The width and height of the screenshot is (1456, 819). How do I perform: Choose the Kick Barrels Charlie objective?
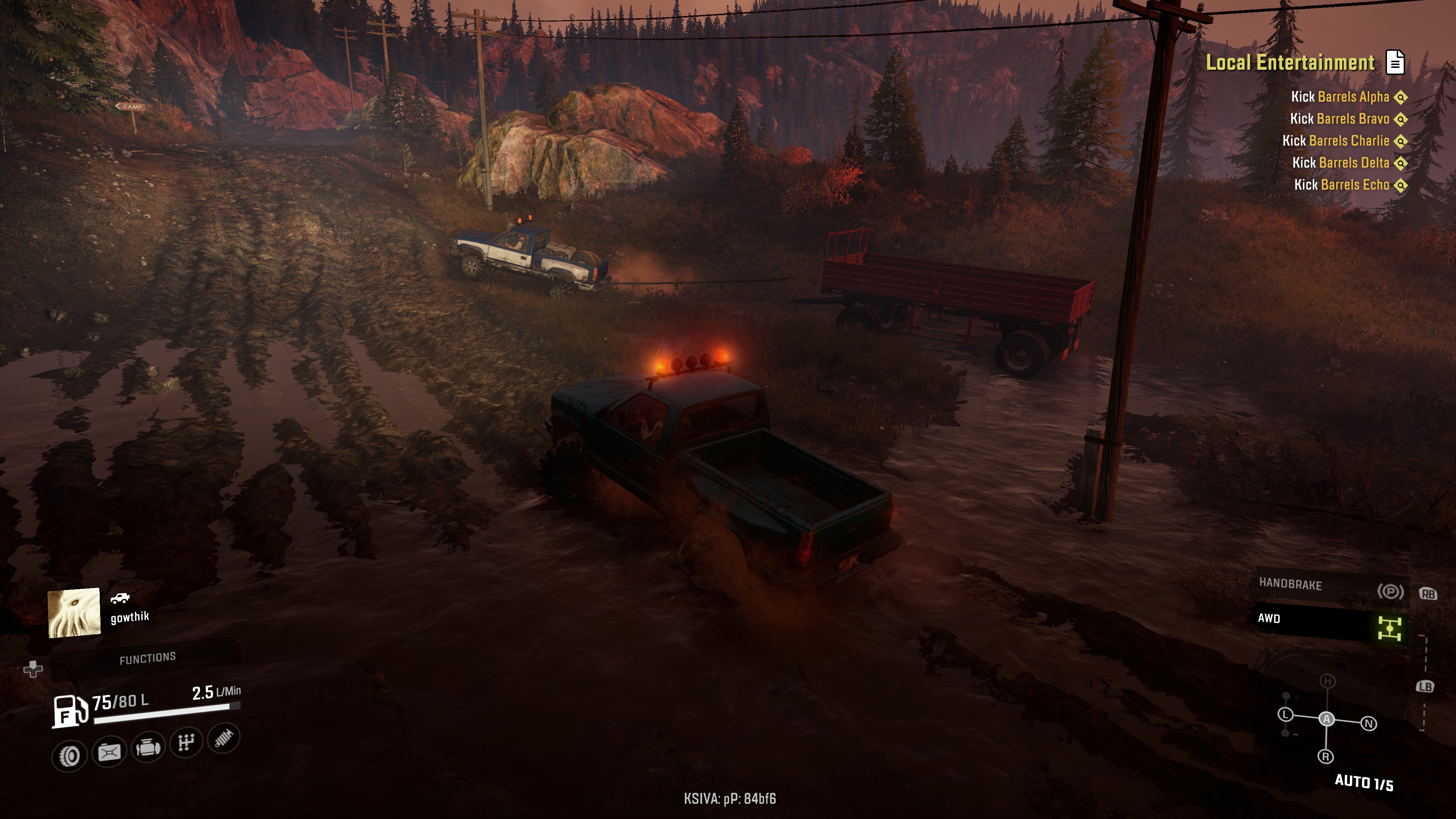coord(1335,141)
